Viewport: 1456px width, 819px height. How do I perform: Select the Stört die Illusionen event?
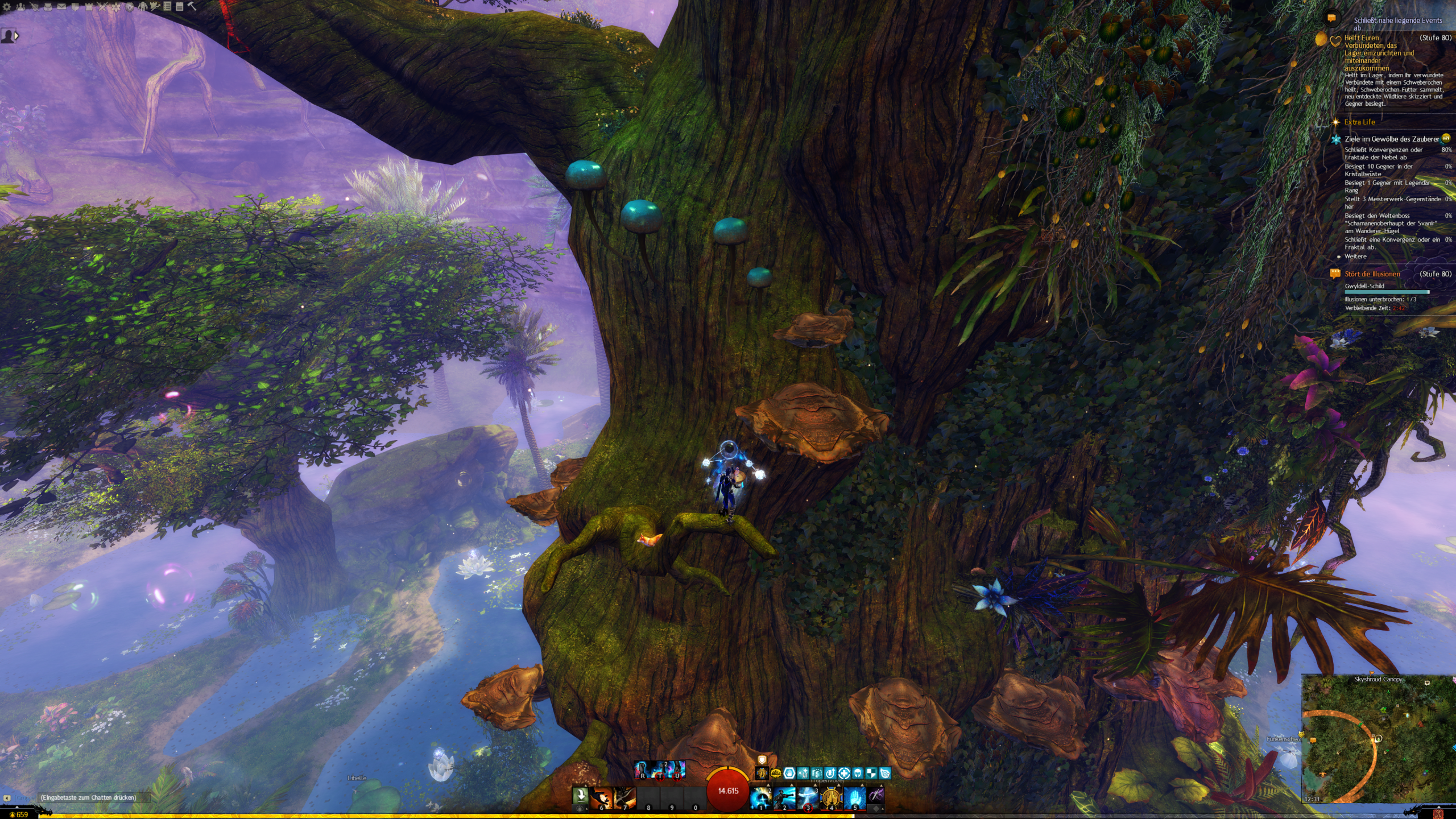pos(1372,274)
